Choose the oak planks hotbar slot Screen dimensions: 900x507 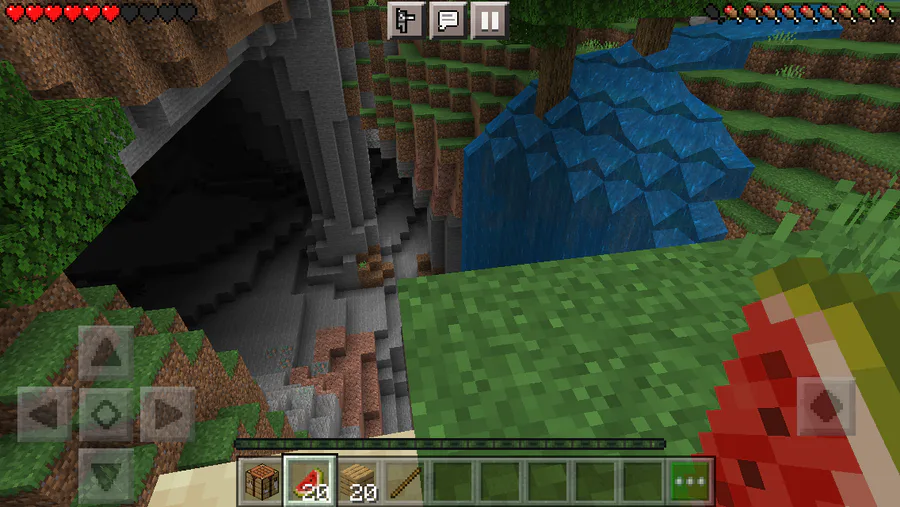coord(357,481)
